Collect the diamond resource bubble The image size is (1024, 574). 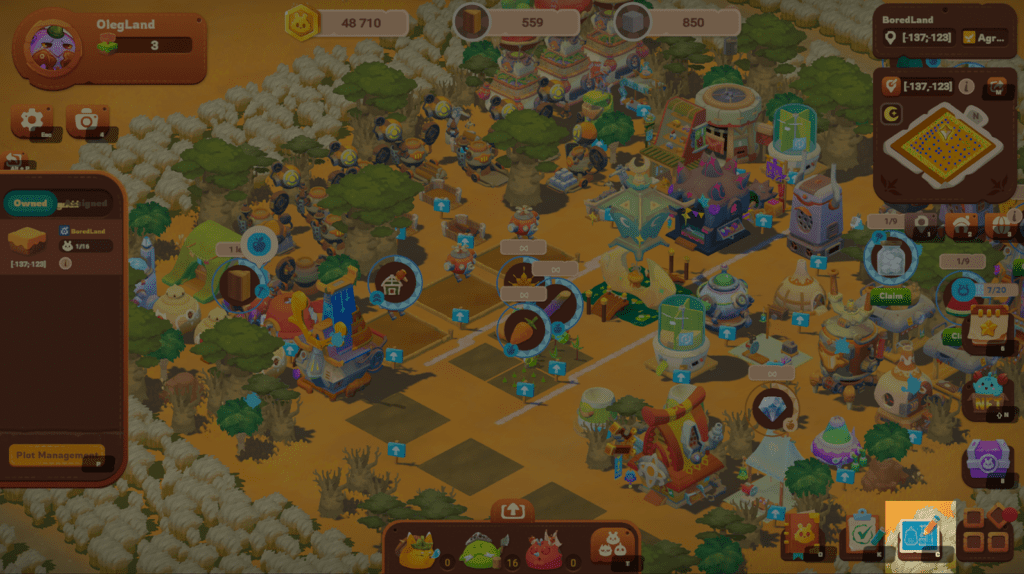pyautogui.click(x=772, y=409)
